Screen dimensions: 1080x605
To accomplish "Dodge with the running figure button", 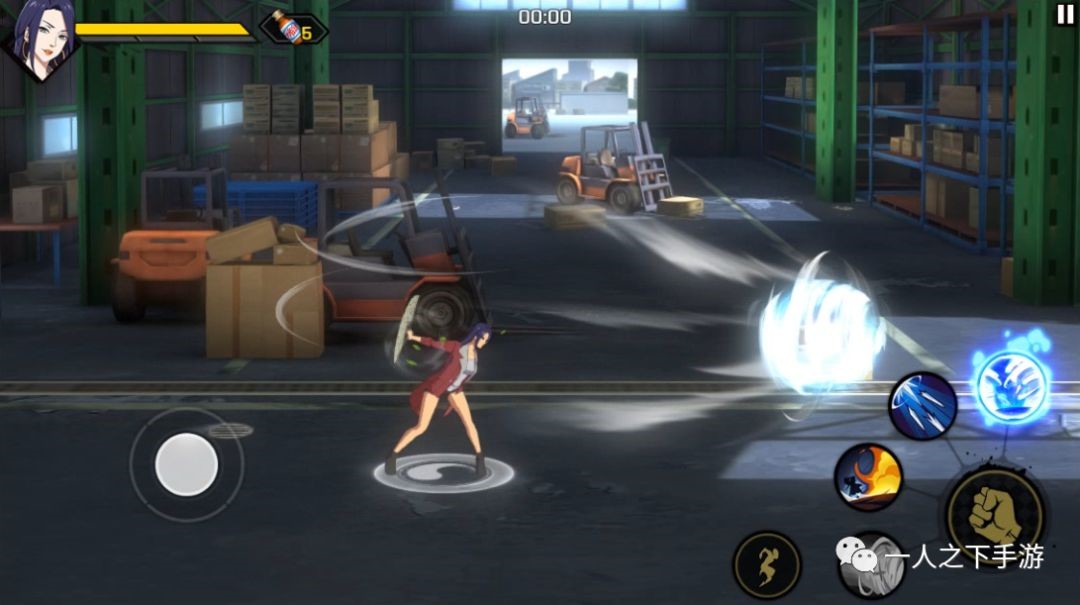I will pyautogui.click(x=767, y=565).
